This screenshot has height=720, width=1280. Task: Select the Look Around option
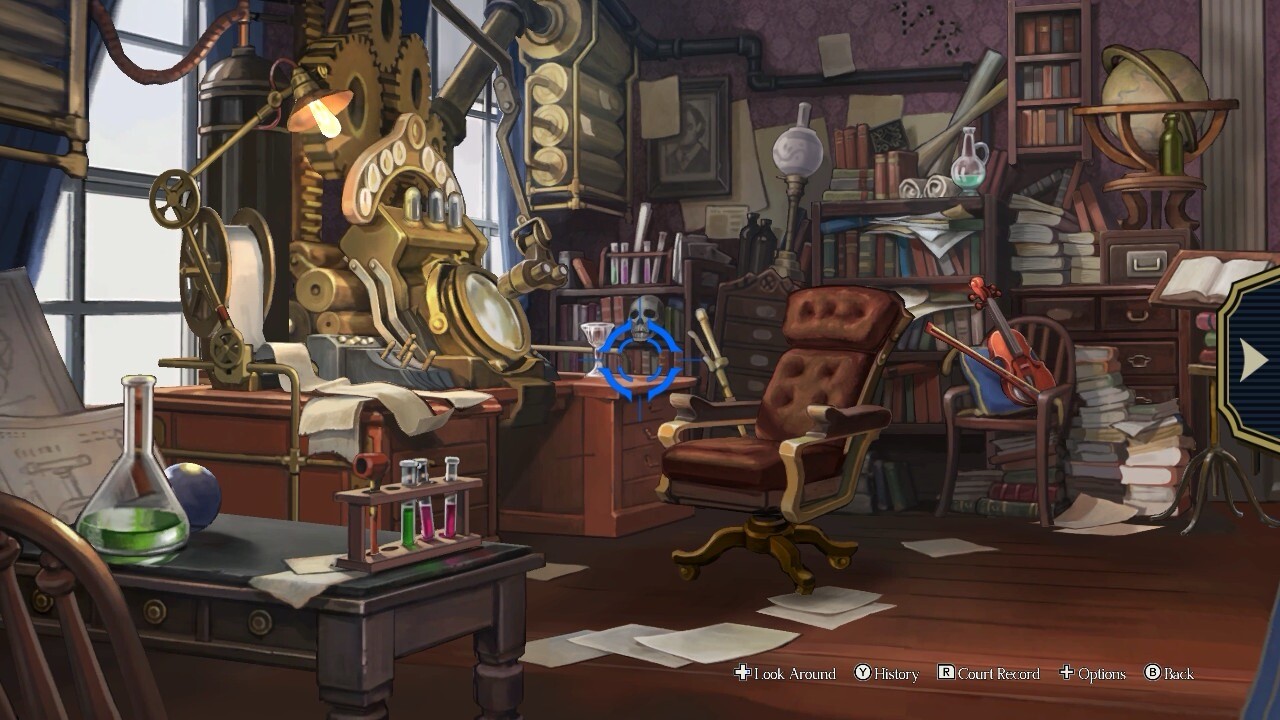pos(786,674)
